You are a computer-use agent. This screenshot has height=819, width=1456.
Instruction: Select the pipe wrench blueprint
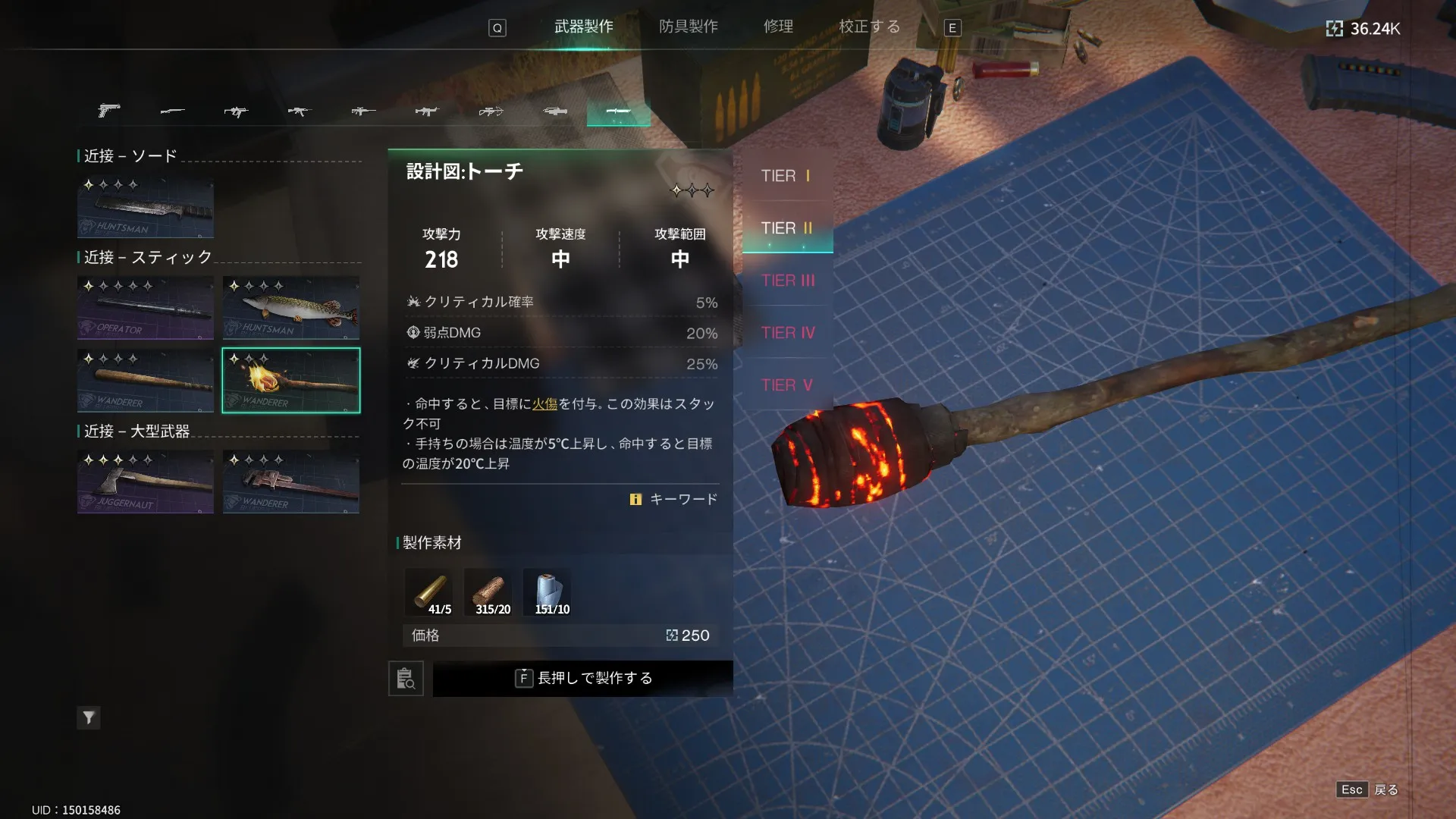coord(291,482)
